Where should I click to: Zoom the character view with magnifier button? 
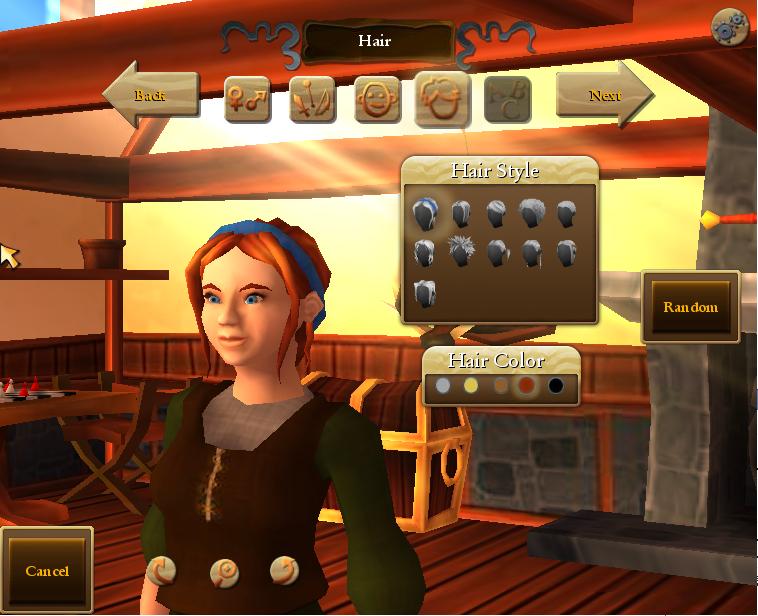click(x=224, y=572)
